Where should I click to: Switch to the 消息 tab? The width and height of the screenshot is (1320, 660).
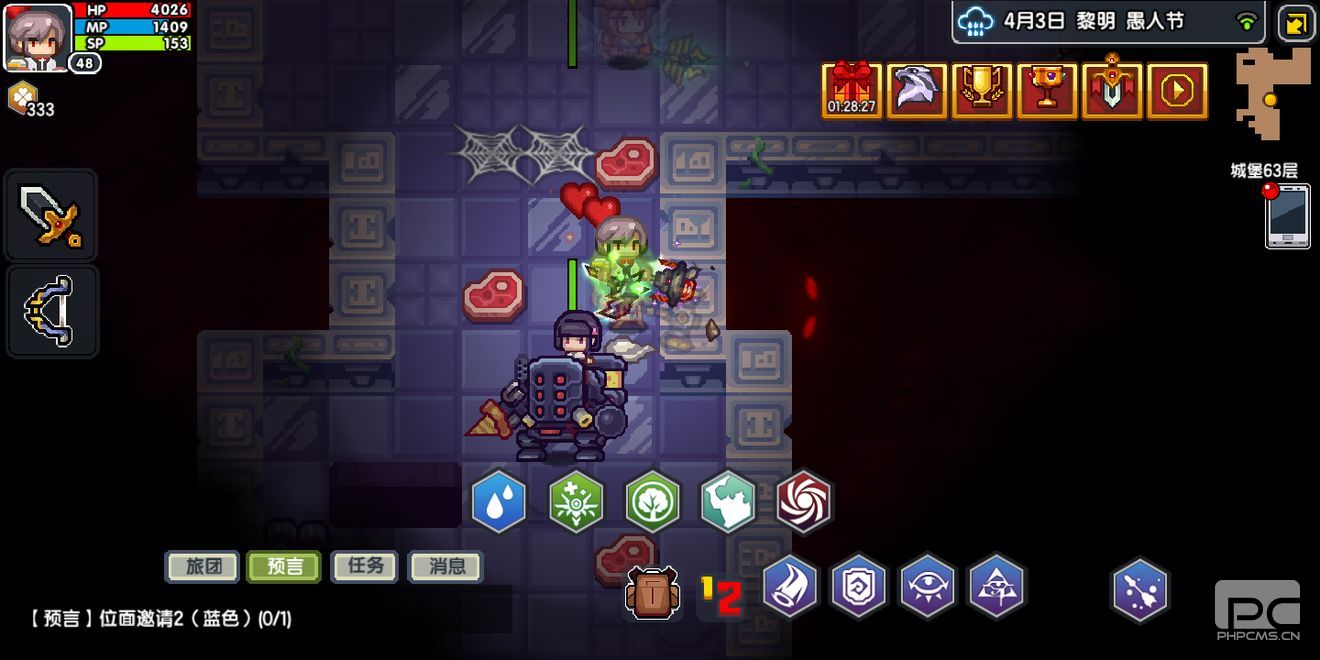pos(446,567)
